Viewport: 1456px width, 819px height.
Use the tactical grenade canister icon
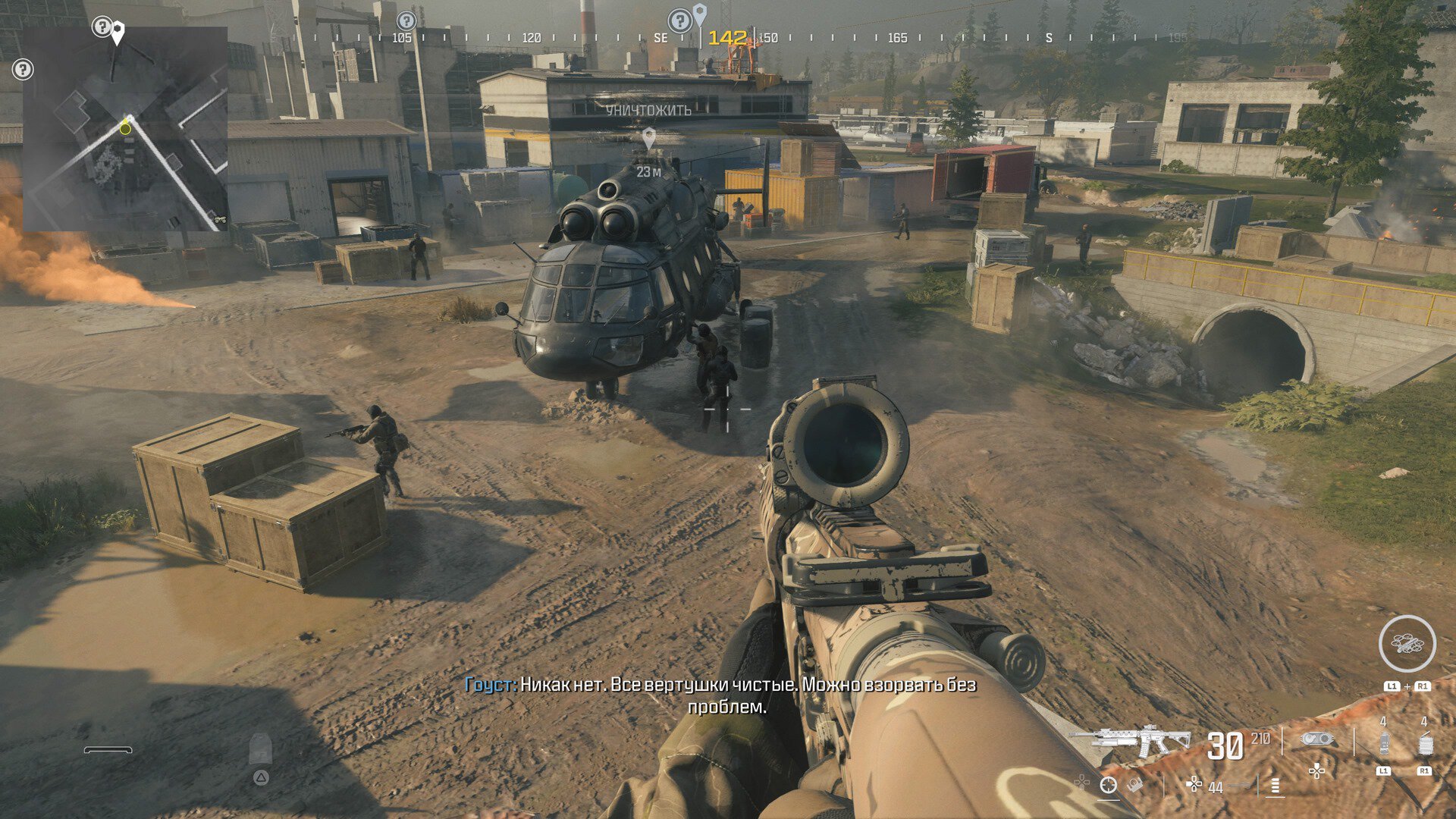[x=1384, y=745]
